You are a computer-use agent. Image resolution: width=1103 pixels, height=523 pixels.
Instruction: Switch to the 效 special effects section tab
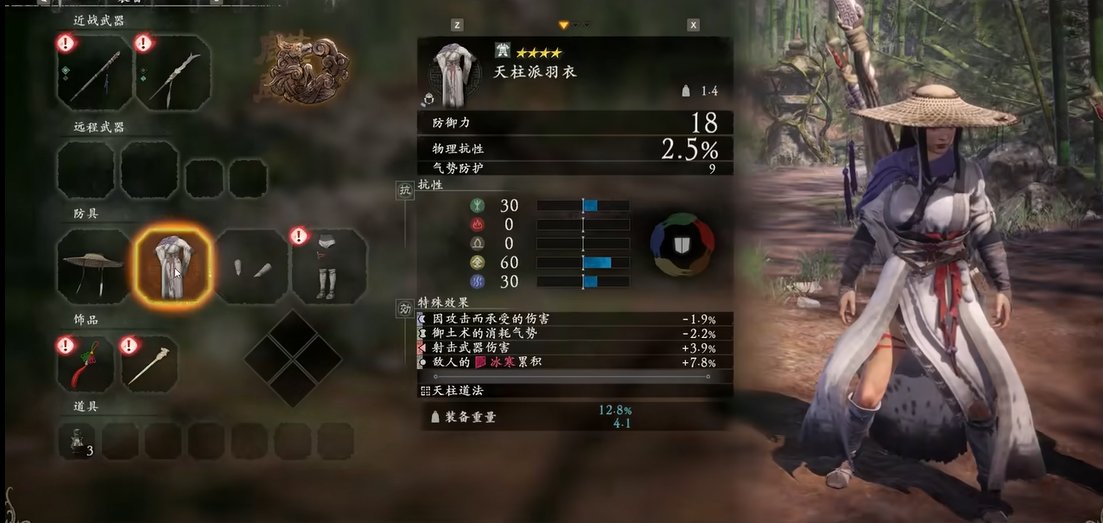click(406, 309)
